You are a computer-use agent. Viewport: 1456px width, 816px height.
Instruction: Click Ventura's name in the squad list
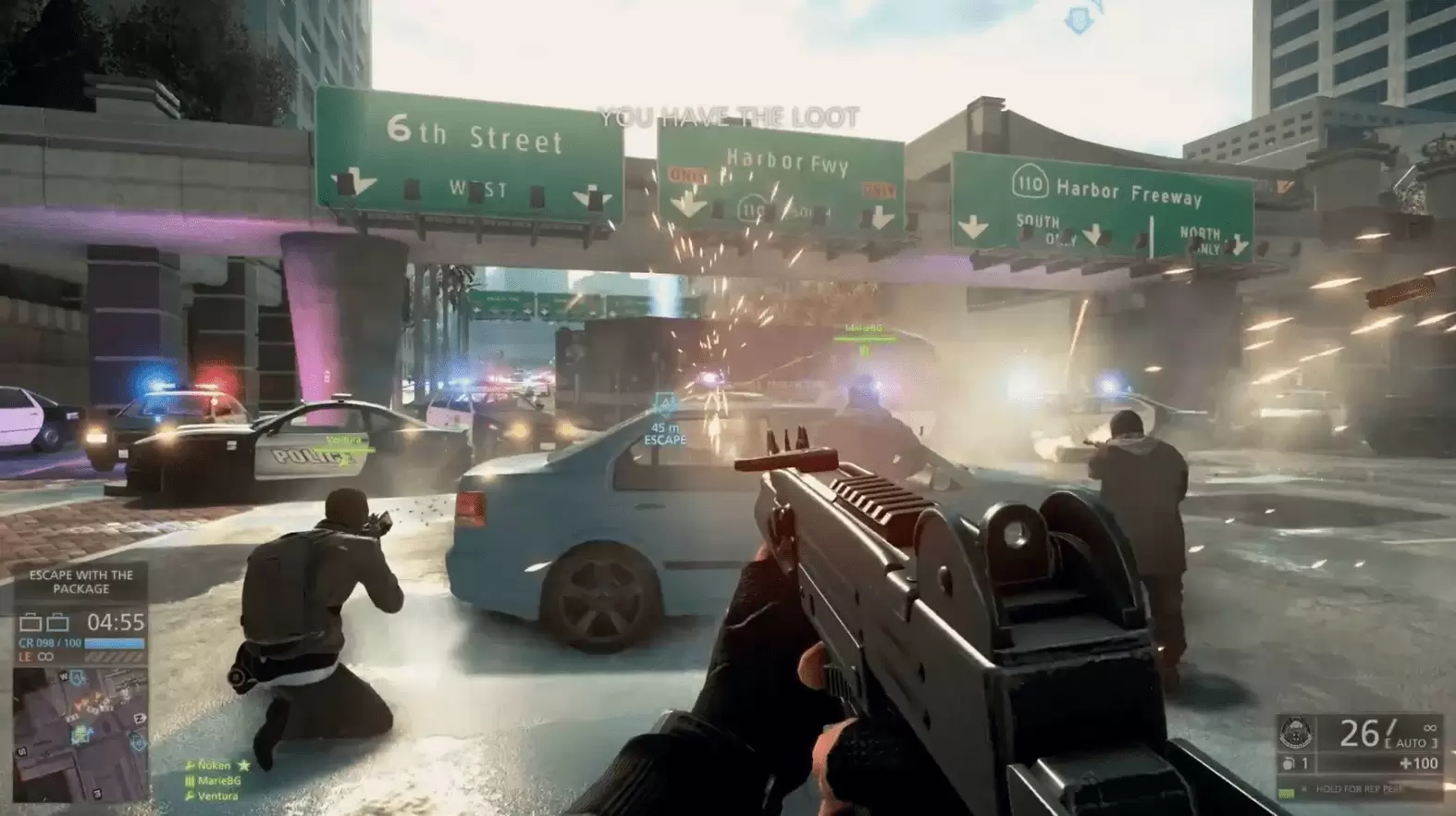coord(217,797)
